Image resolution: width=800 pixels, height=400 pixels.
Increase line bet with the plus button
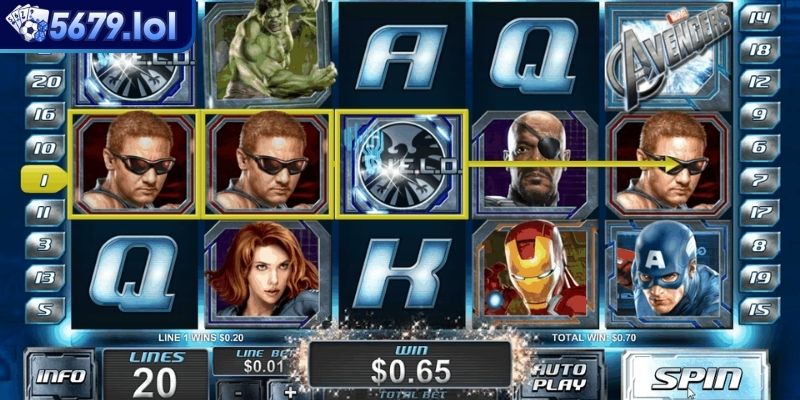(291, 390)
